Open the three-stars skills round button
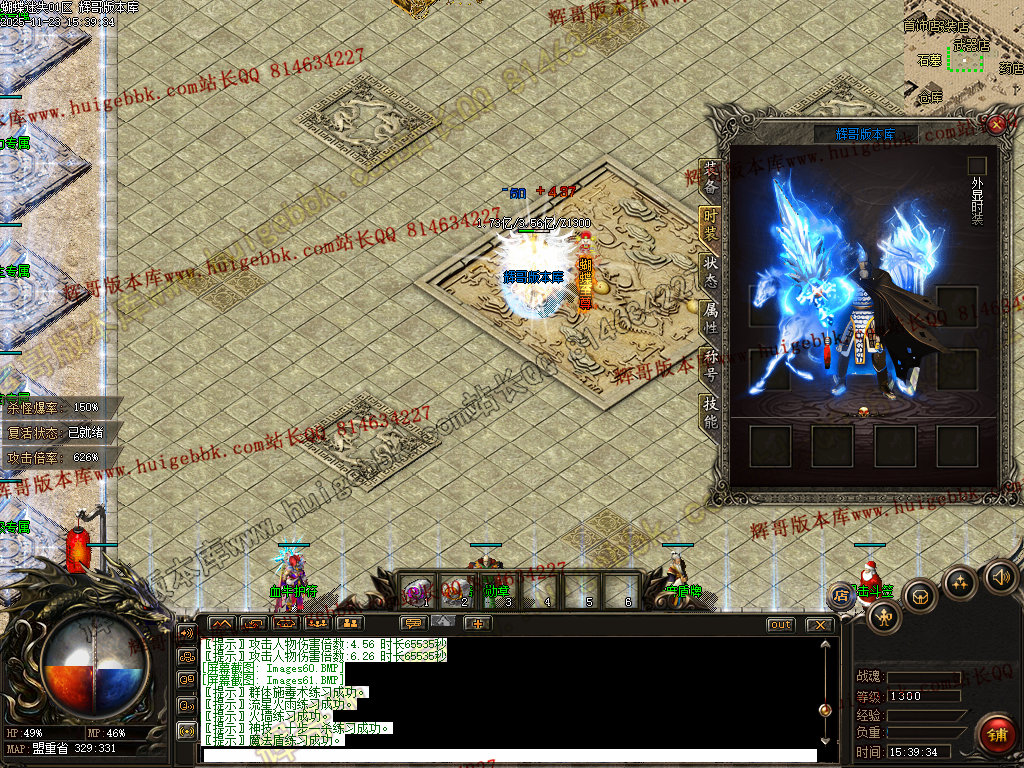The image size is (1024, 768). 960,583
